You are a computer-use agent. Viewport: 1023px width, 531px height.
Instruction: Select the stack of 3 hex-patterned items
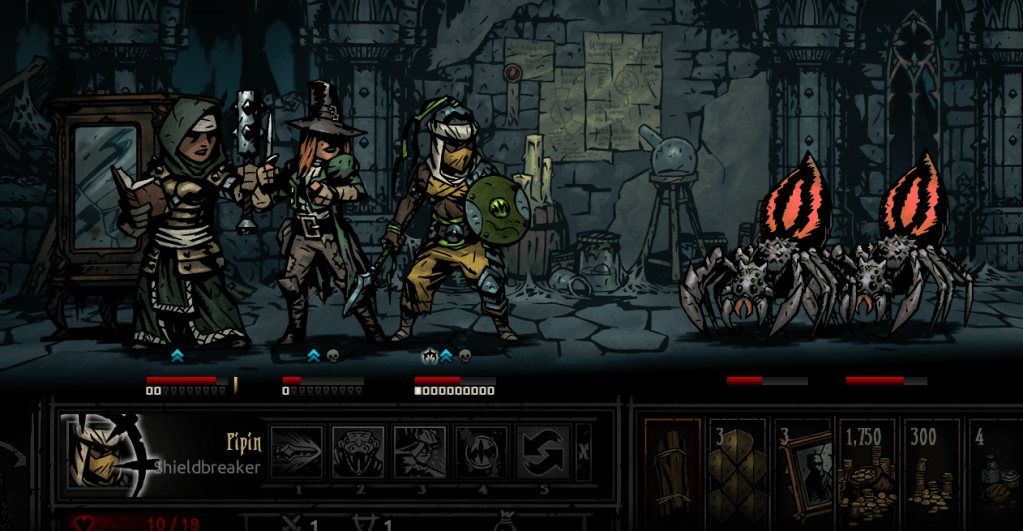(x=736, y=465)
